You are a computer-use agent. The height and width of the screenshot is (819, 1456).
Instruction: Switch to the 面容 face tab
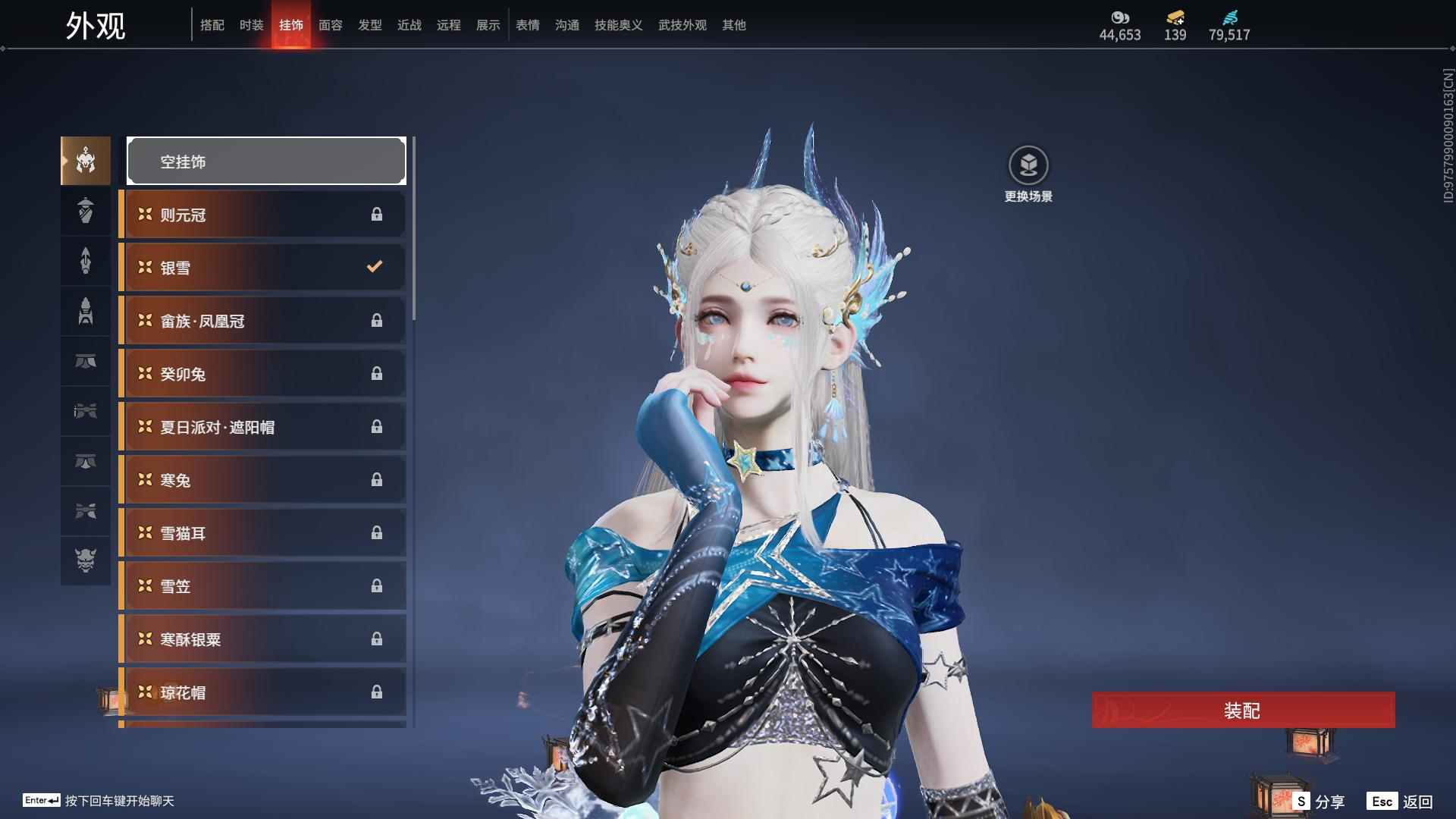(x=331, y=25)
